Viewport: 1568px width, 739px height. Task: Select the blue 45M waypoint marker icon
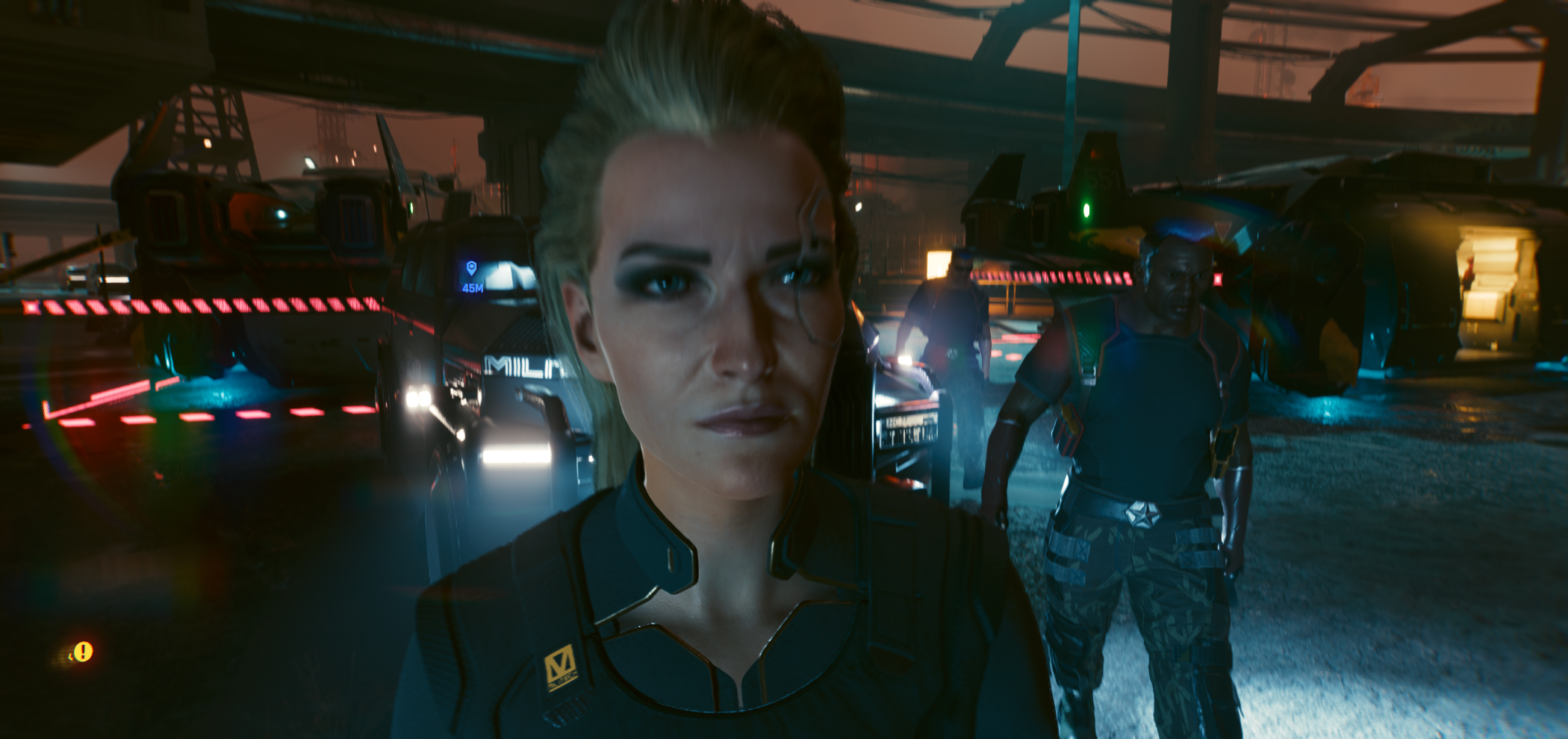click(x=472, y=267)
